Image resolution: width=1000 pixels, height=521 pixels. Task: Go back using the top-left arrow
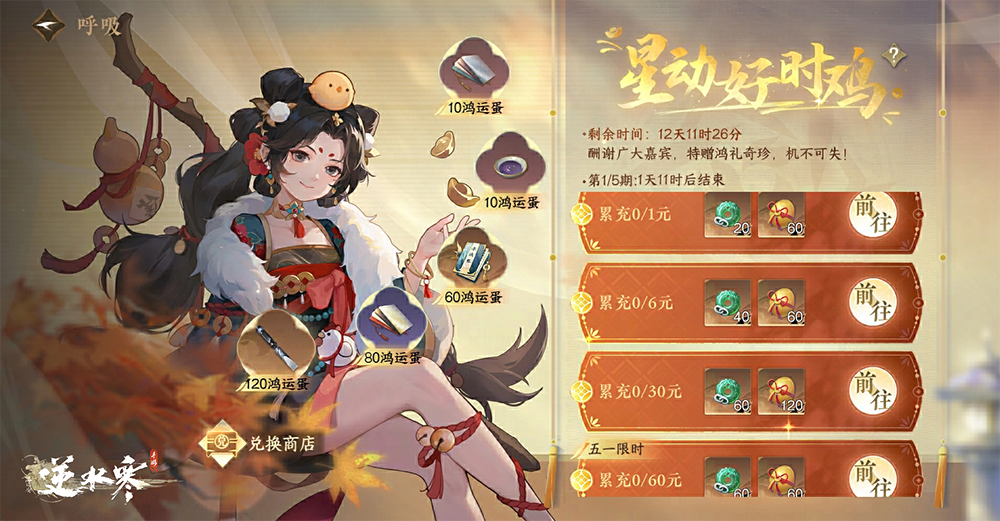45,25
